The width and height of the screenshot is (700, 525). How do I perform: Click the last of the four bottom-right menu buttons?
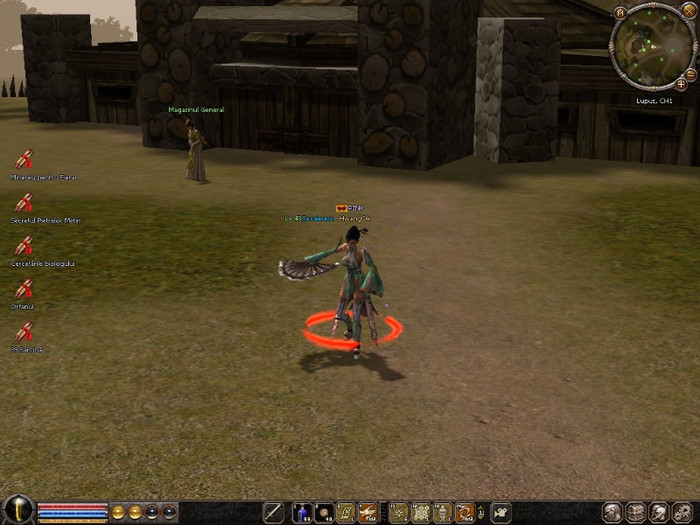(682, 513)
